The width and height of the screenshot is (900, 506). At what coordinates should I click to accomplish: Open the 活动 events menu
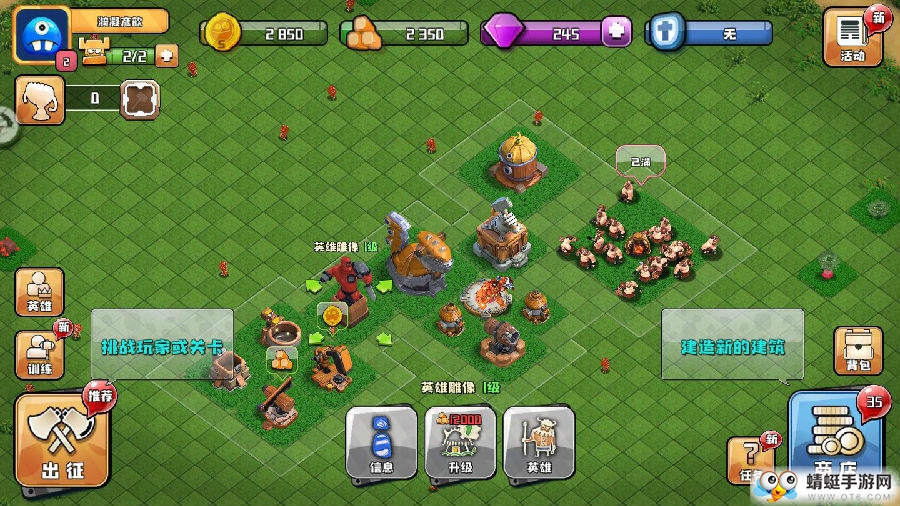[x=852, y=37]
